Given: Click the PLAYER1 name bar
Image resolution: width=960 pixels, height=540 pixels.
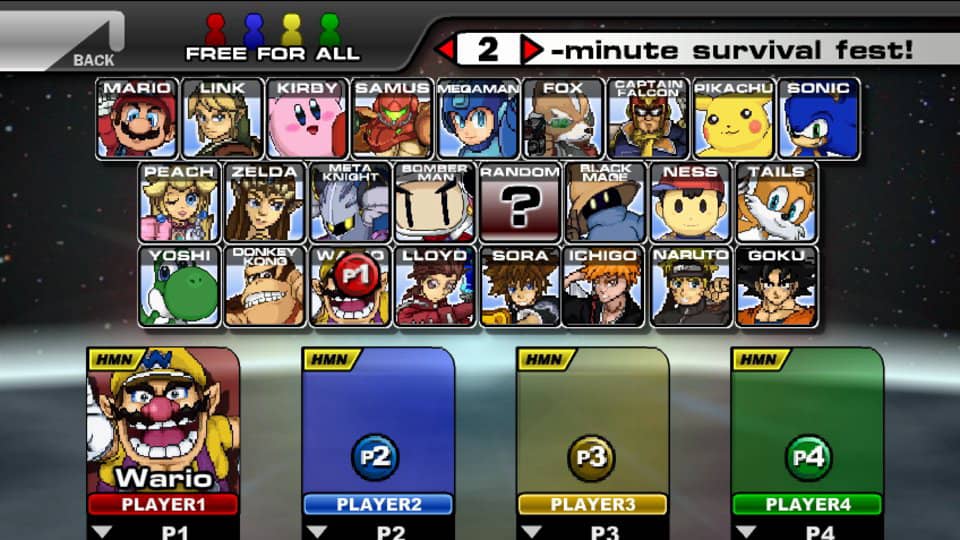Looking at the screenshot, I should [163, 504].
